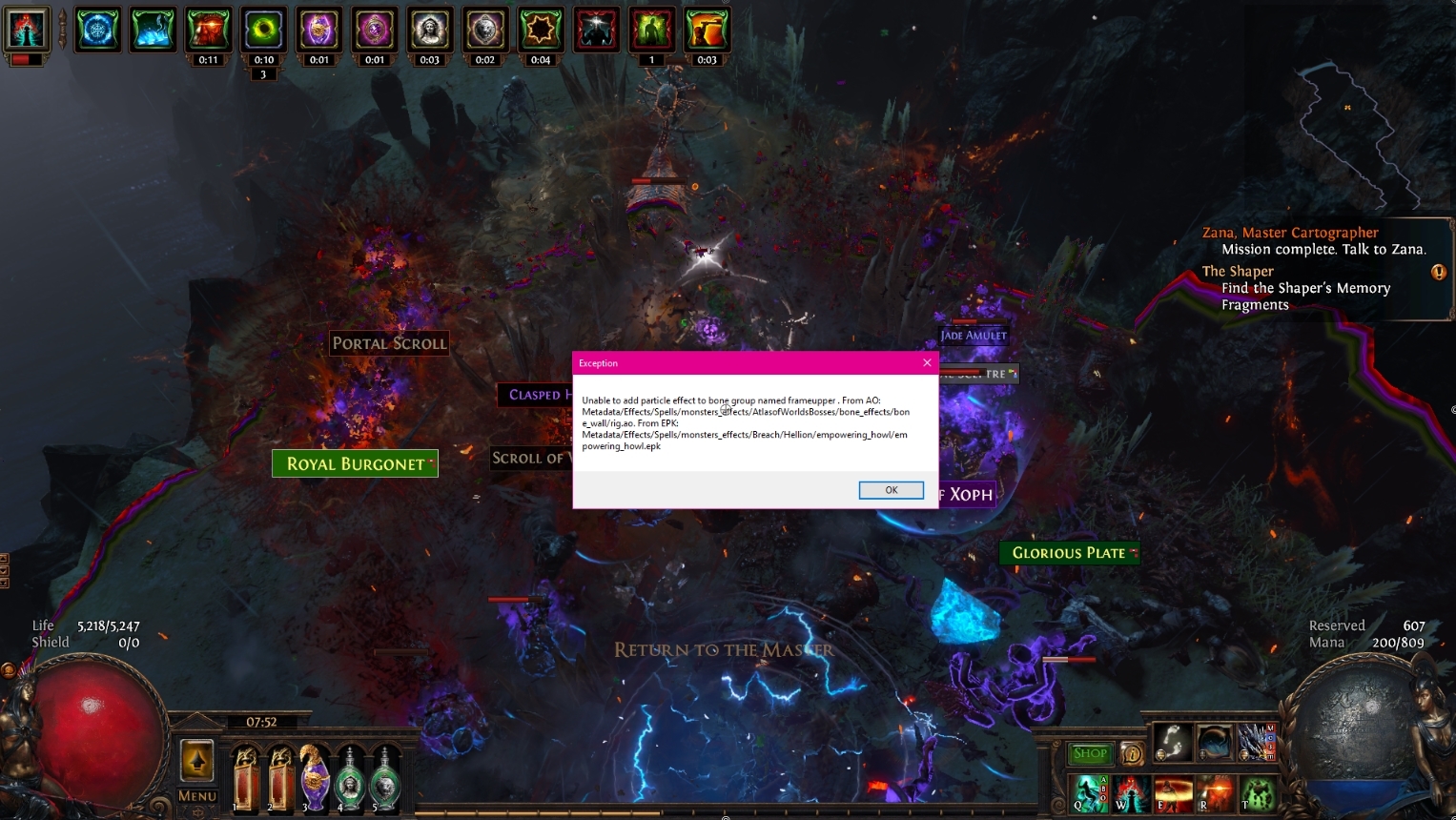Pick up the Royal Burgonet ground label

pyautogui.click(x=355, y=463)
